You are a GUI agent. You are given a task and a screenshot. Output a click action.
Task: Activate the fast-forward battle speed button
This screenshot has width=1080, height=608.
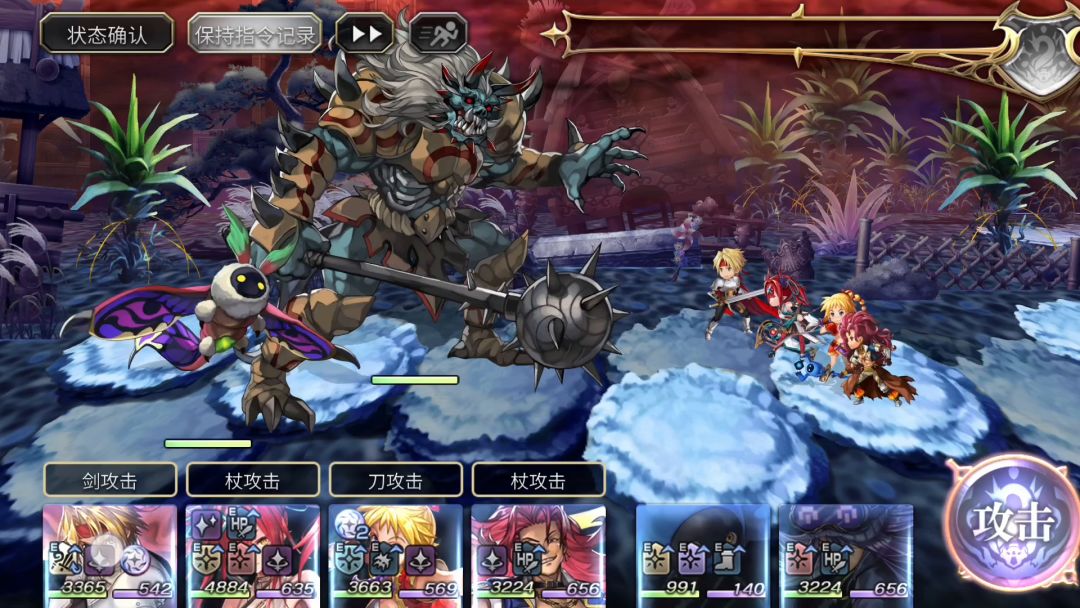click(364, 34)
